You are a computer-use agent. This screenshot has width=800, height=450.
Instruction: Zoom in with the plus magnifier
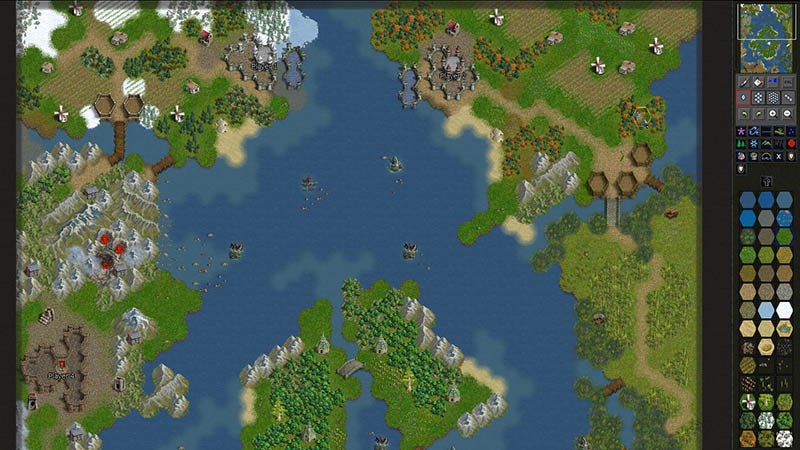pos(773,114)
